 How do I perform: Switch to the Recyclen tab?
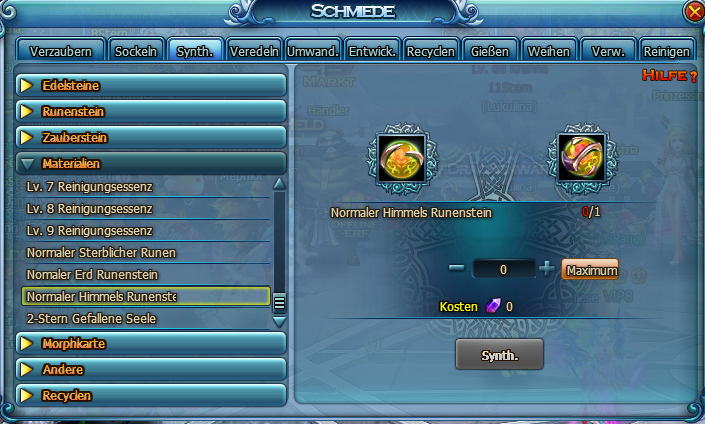click(x=431, y=51)
